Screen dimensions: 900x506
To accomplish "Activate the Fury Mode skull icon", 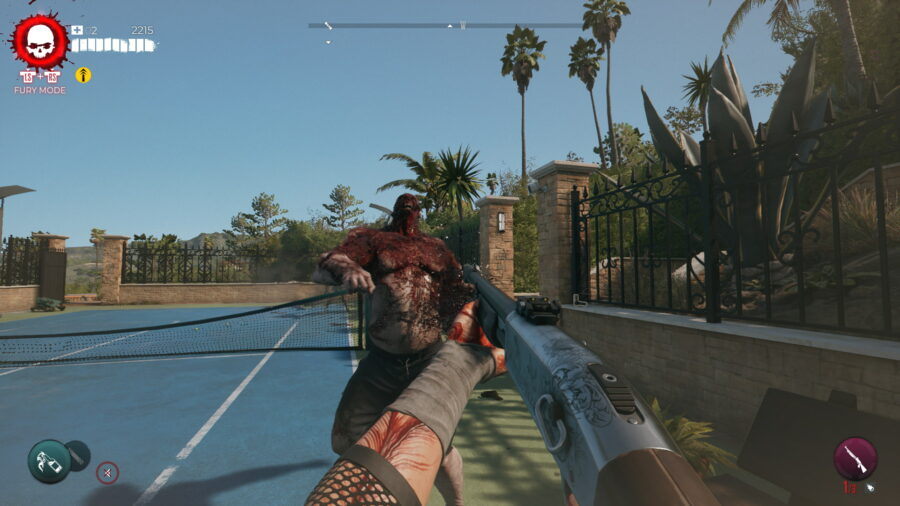I will point(40,41).
